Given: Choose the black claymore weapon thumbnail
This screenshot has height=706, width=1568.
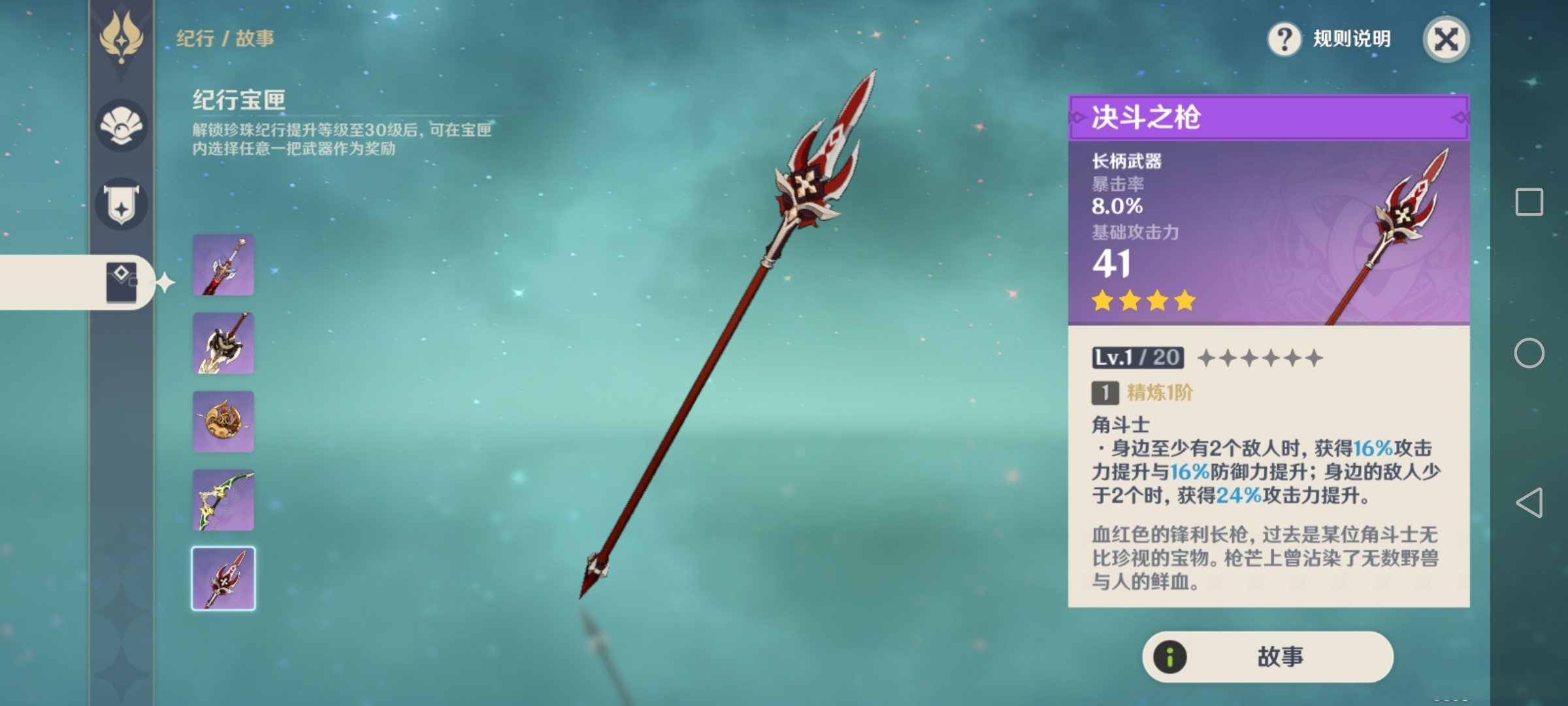Looking at the screenshot, I should click(223, 343).
